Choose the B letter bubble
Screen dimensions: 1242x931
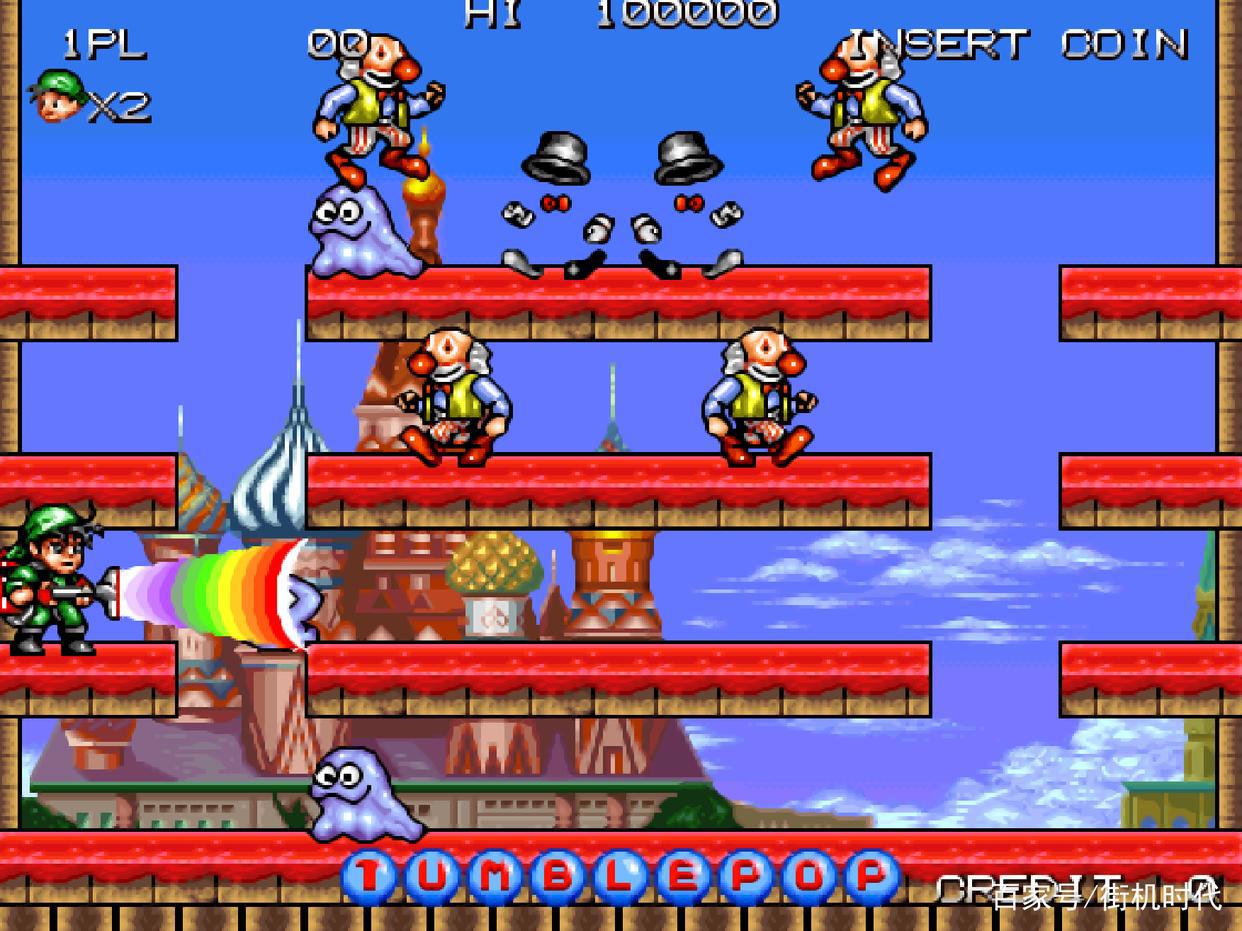[x=558, y=877]
